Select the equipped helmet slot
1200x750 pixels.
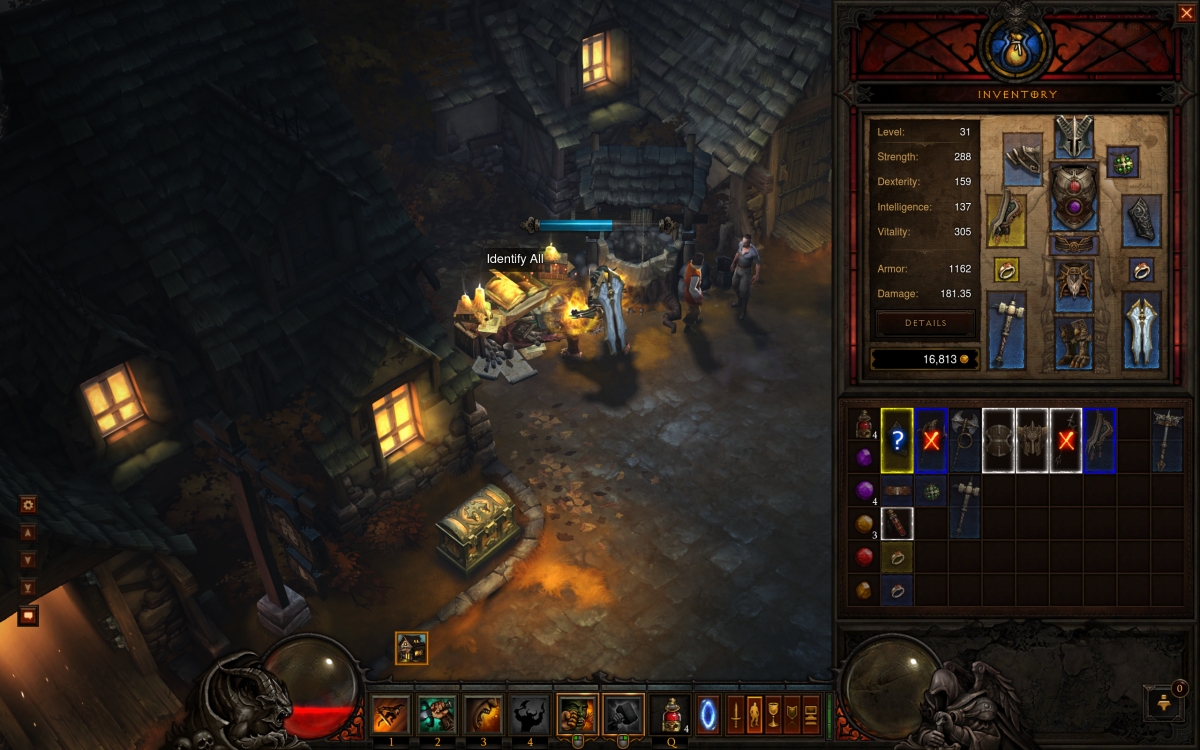tap(1074, 136)
